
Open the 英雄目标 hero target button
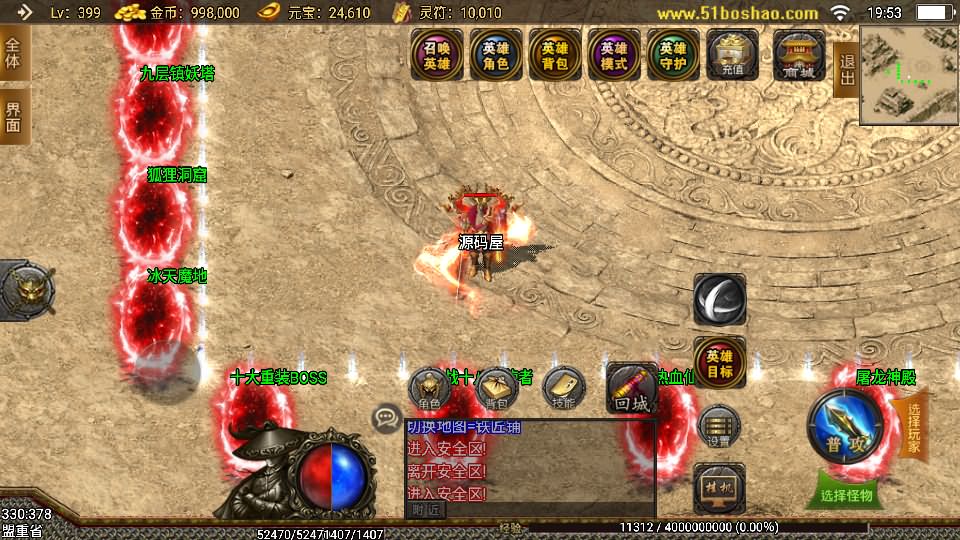[x=719, y=364]
